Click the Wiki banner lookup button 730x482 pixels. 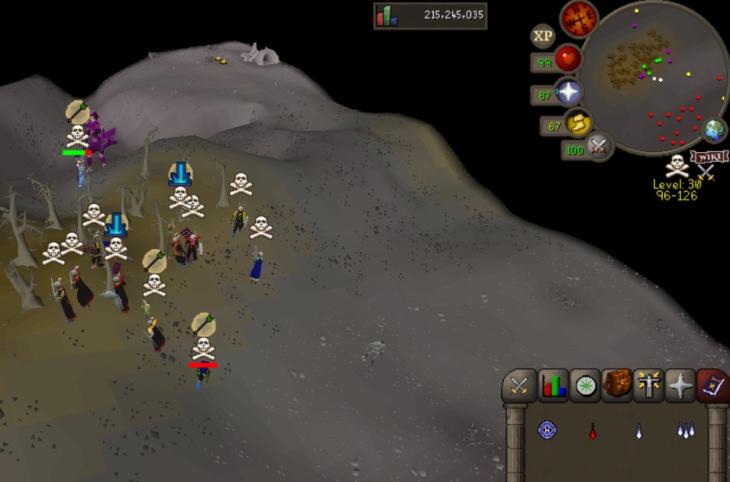pos(708,157)
